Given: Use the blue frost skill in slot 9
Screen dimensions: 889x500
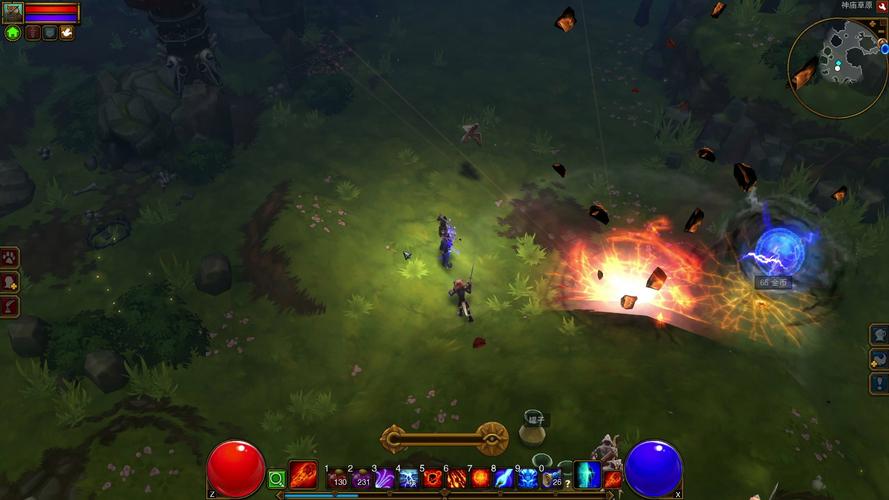Looking at the screenshot, I should coord(528,479).
